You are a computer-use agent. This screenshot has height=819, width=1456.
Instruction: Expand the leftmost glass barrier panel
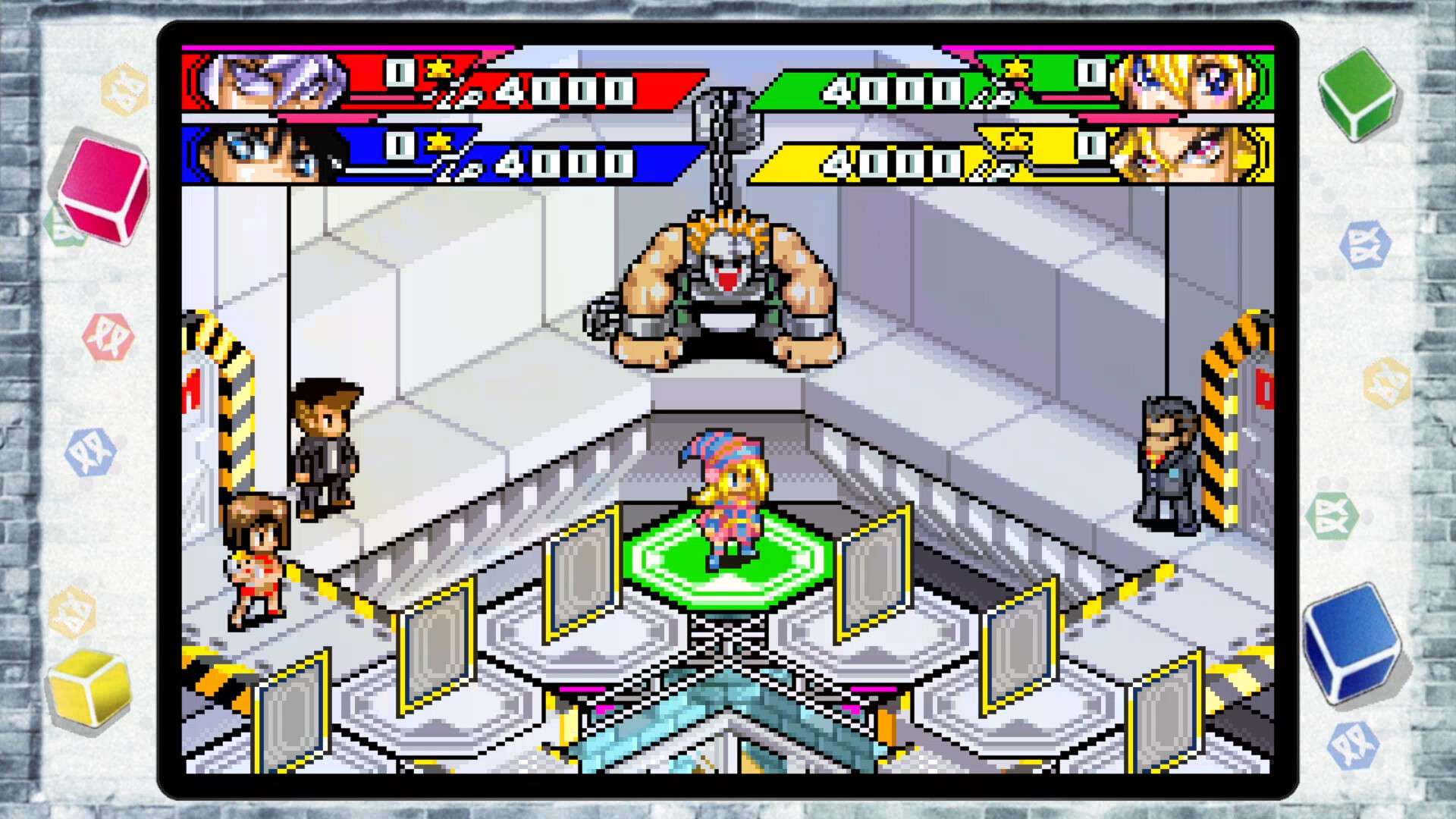tap(293, 710)
